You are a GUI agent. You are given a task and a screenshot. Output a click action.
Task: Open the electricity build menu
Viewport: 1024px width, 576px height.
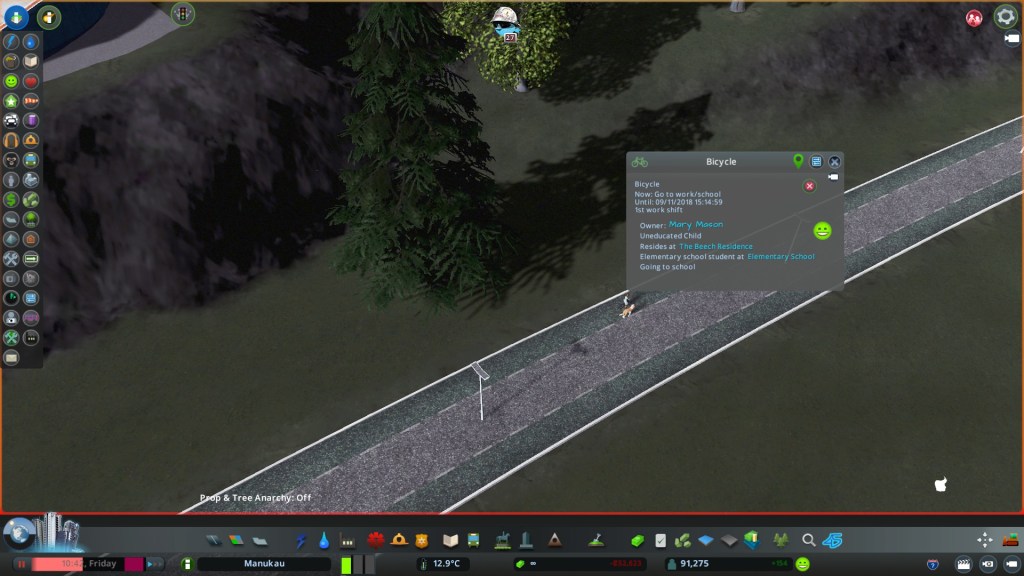[301, 541]
